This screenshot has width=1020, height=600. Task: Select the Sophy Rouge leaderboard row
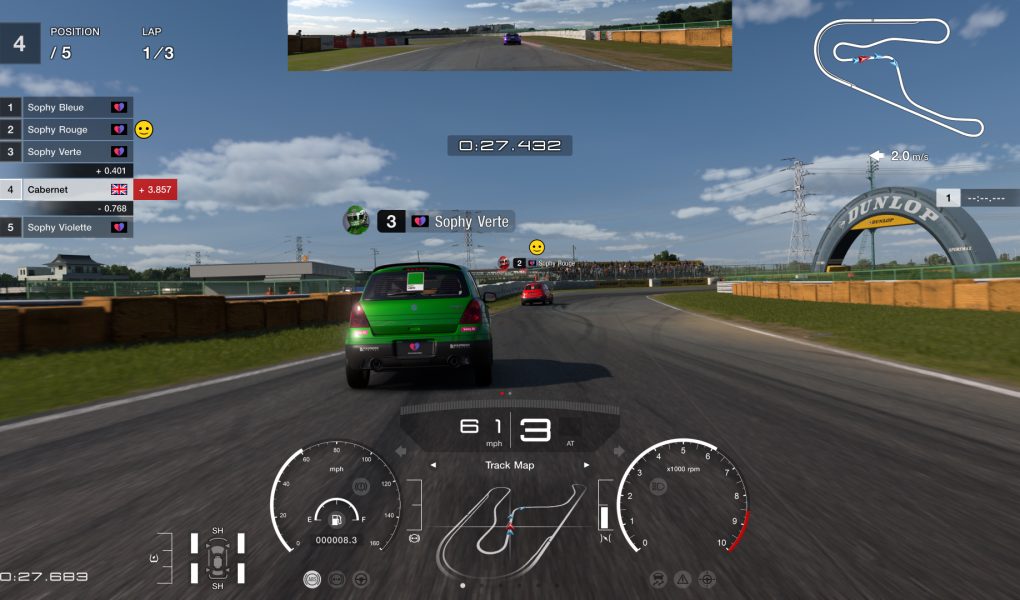(x=67, y=129)
